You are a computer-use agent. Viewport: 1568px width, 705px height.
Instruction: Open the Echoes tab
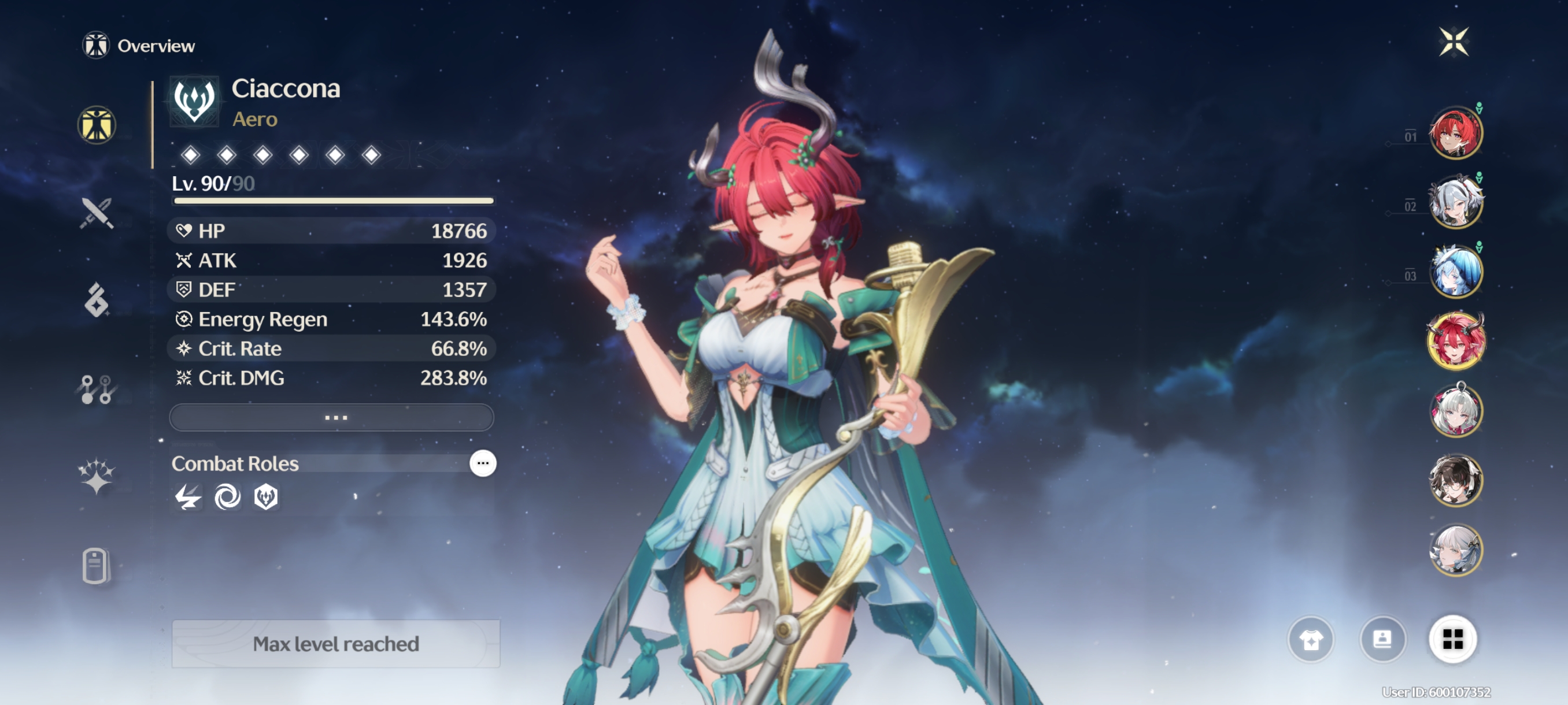coord(96,300)
